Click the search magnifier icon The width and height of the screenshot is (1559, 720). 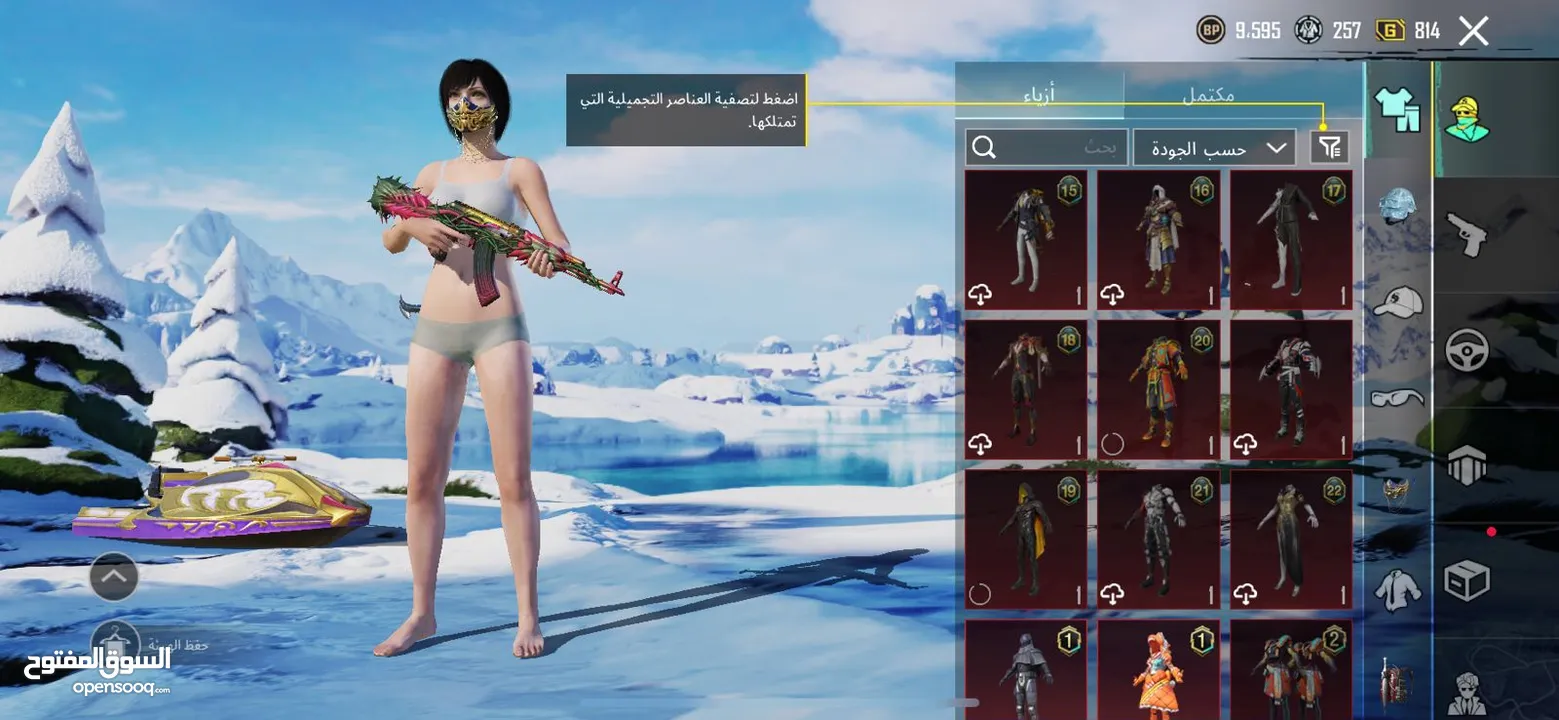pyautogui.click(x=986, y=147)
